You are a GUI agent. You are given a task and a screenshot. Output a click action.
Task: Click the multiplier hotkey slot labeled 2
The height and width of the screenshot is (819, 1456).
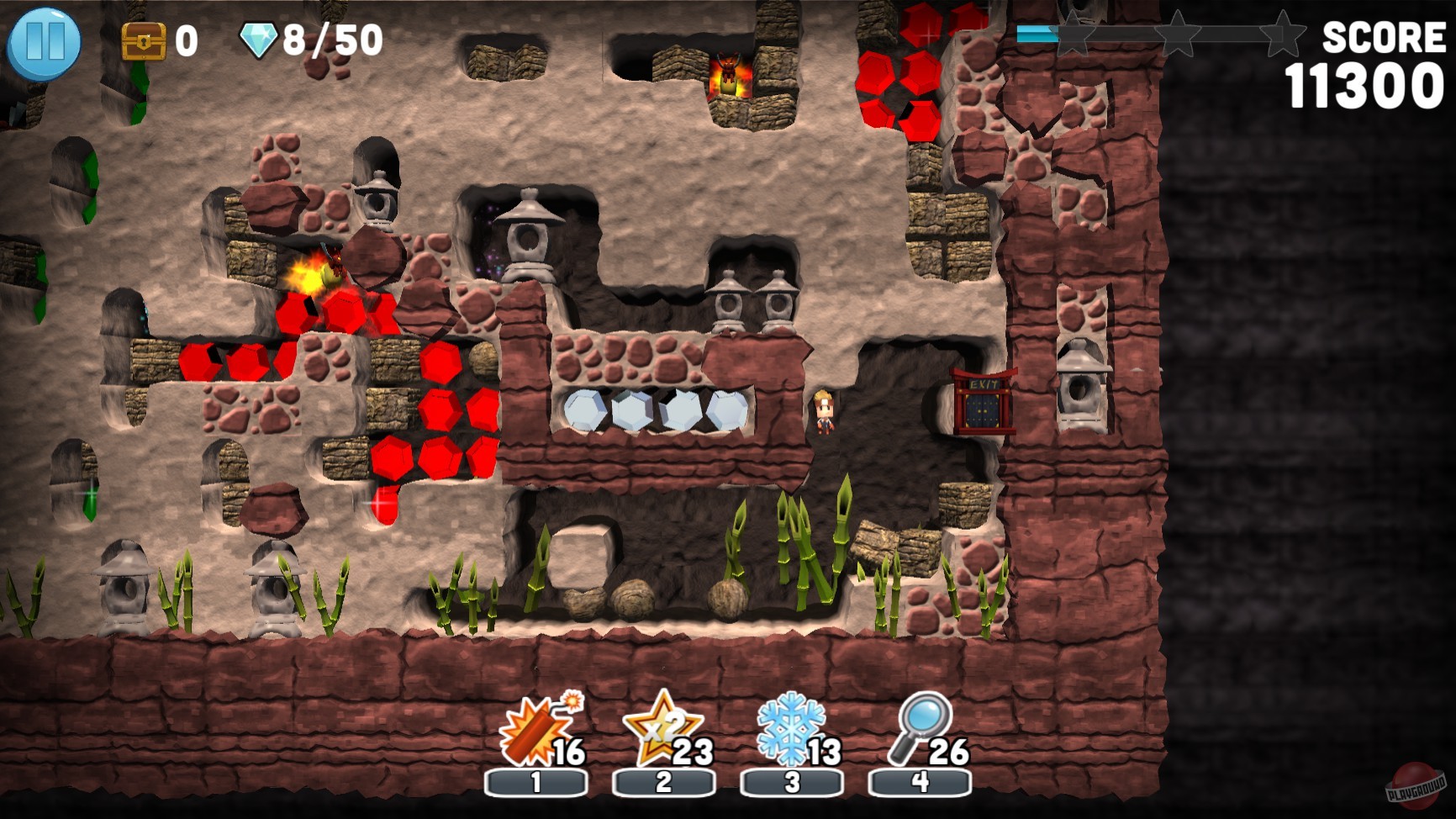(x=662, y=780)
